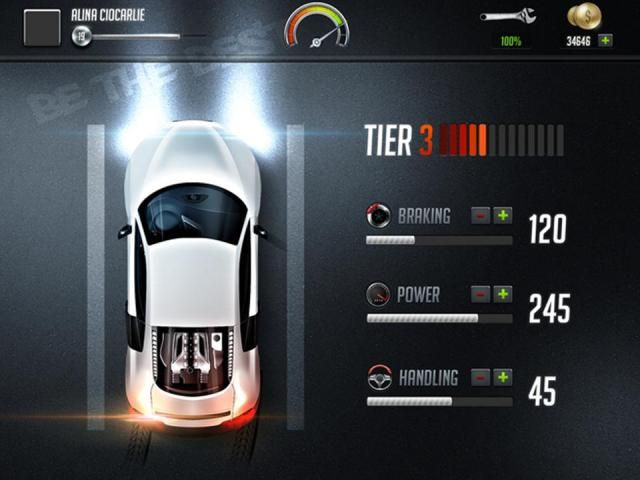Viewport: 640px width, 480px height.
Task: Add a point to Power
Action: pos(502,294)
